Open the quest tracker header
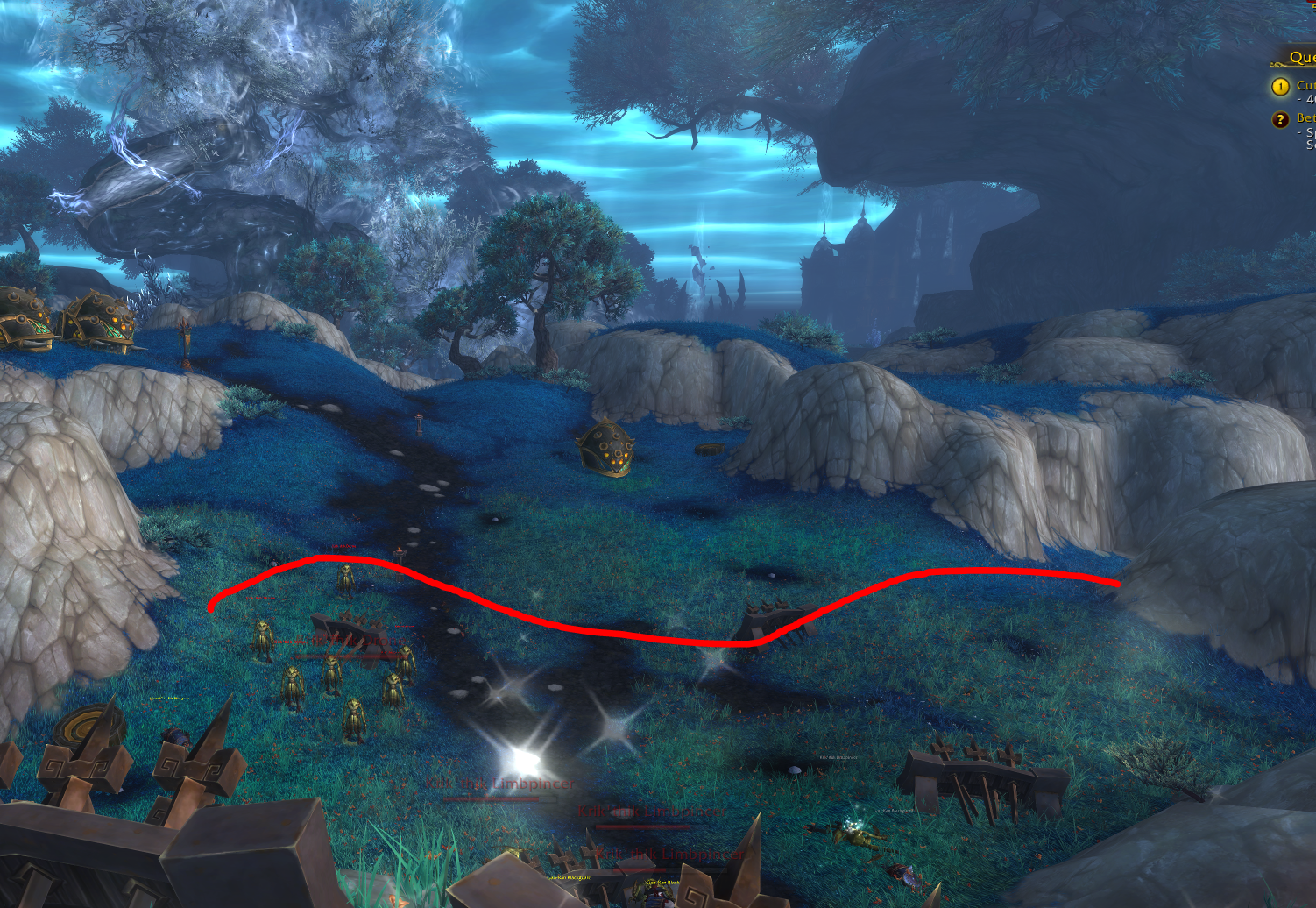 tap(1300, 58)
